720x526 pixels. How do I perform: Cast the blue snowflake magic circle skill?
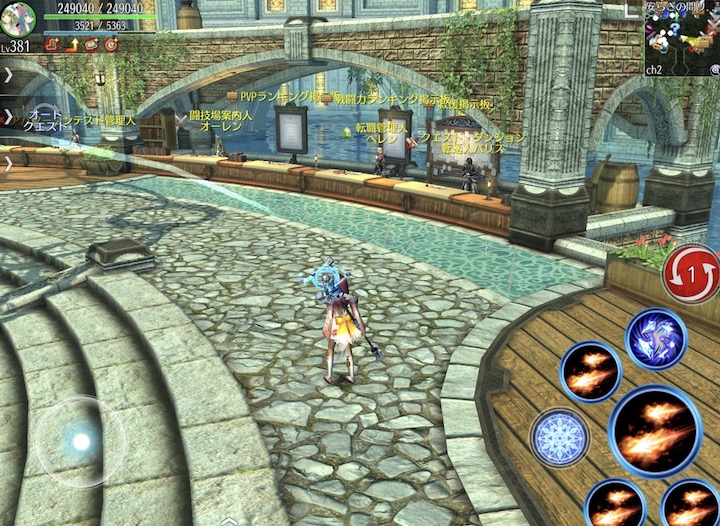click(x=559, y=438)
